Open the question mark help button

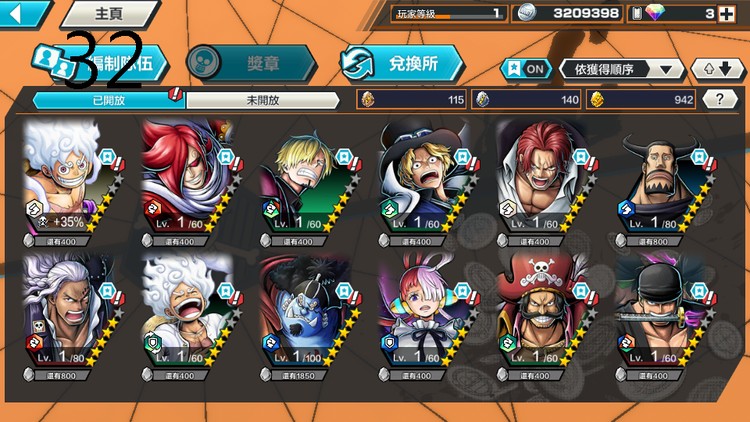[720, 99]
